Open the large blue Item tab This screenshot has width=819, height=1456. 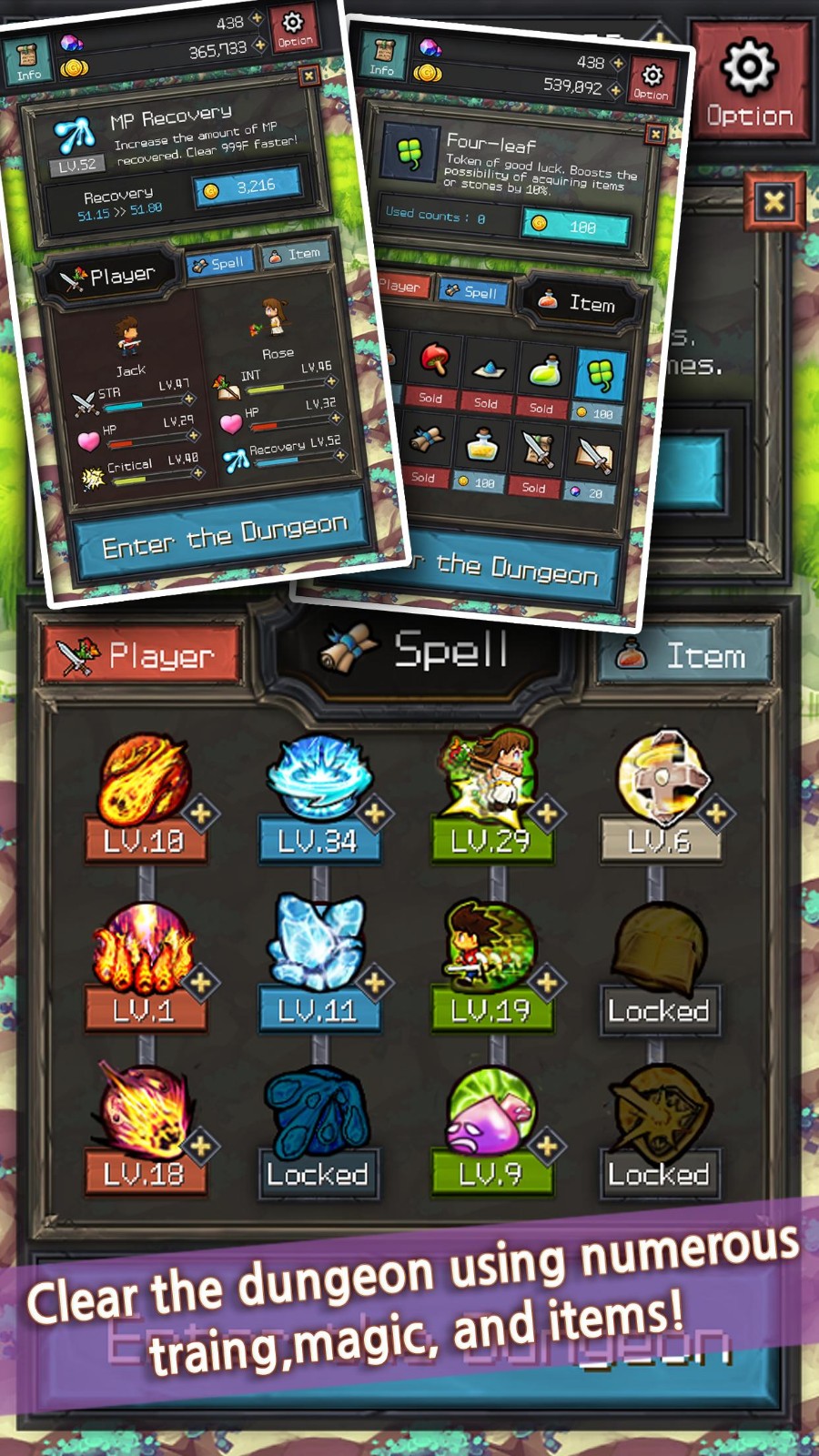coord(685,655)
